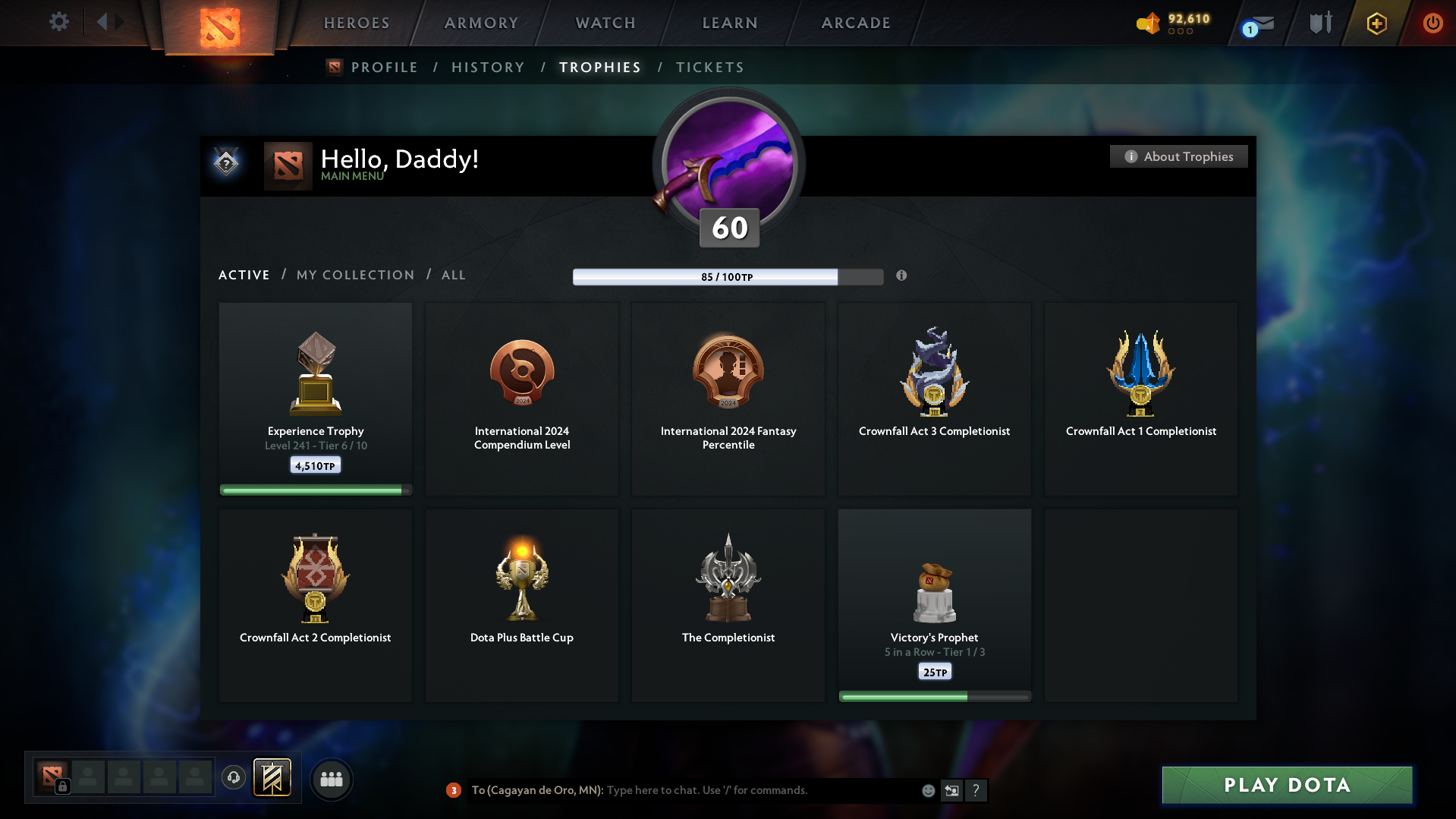
Task: Click the shield and sword armory icon
Action: [x=1319, y=23]
